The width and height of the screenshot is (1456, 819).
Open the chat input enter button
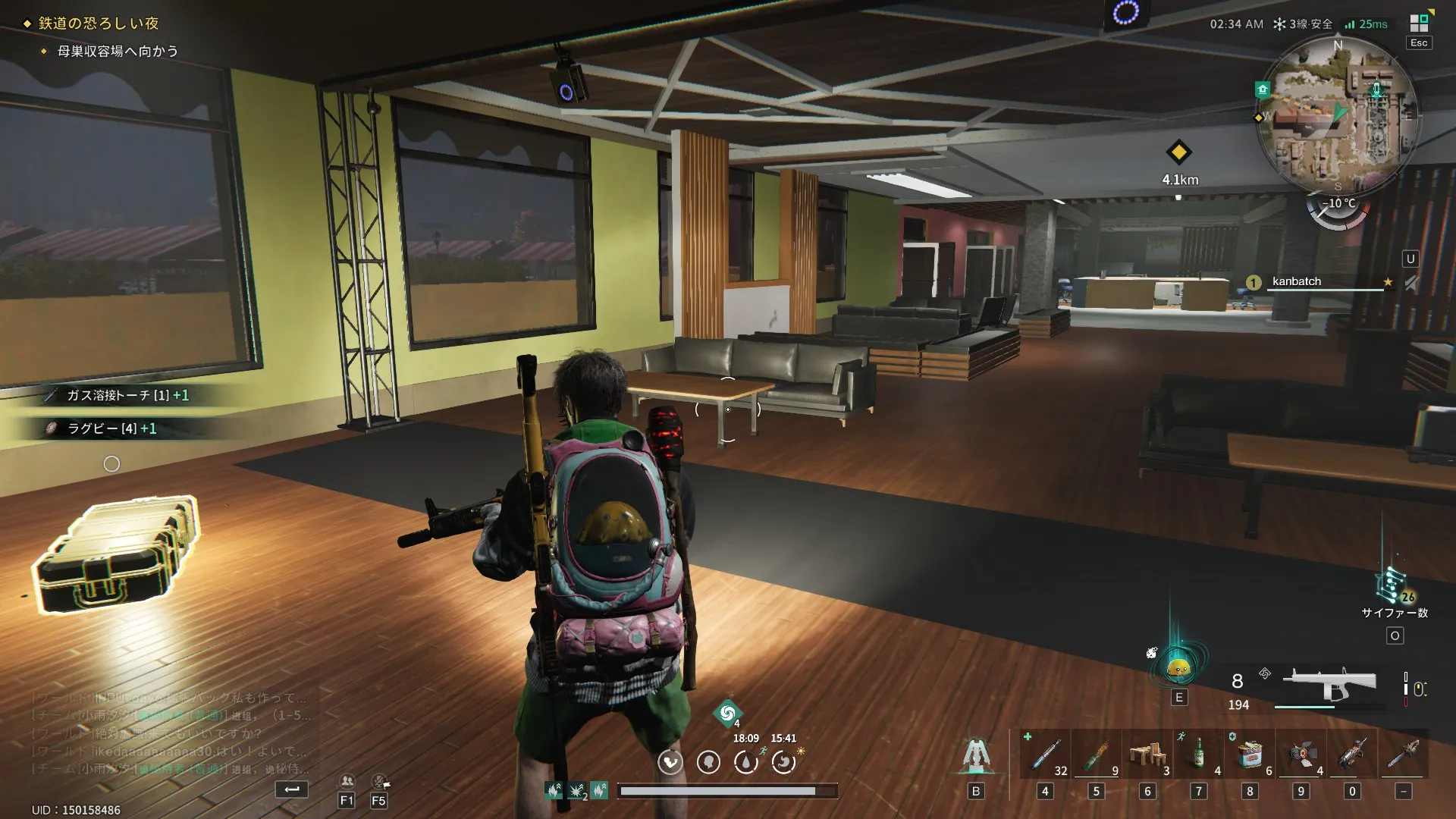coord(291,789)
